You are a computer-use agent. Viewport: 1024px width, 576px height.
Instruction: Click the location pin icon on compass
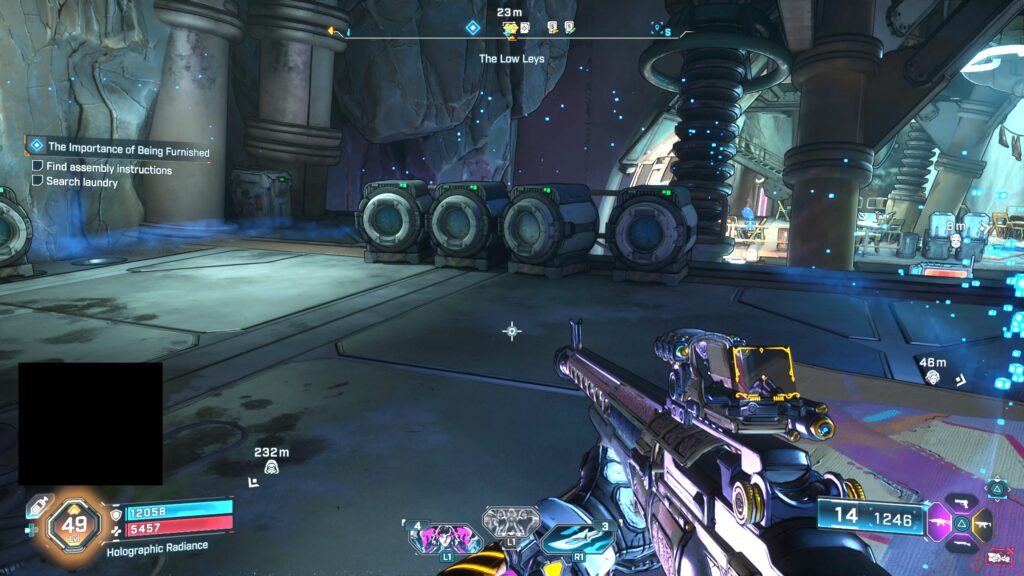tap(657, 28)
